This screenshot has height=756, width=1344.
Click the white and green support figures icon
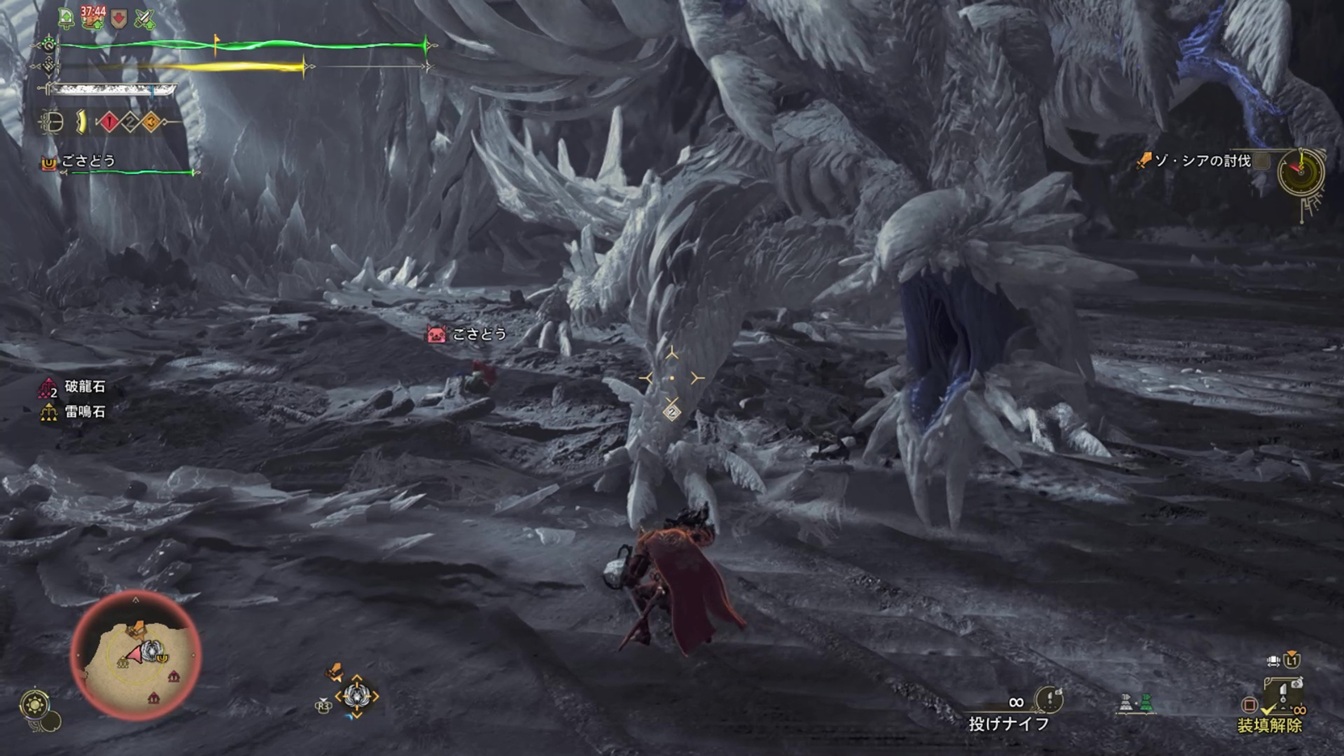(1136, 703)
